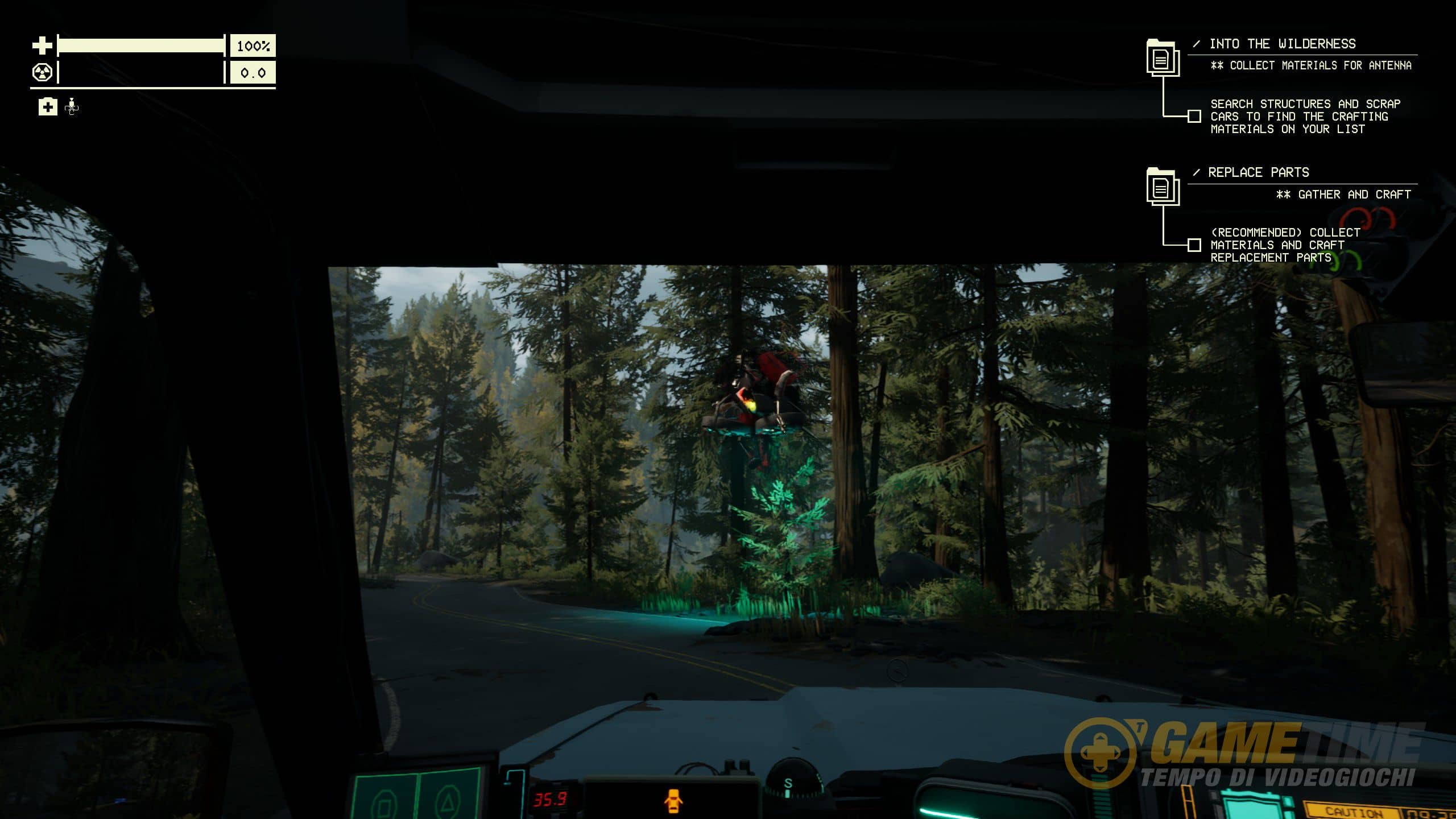
Task: Select the Replace Parts quest title
Action: (1258, 172)
